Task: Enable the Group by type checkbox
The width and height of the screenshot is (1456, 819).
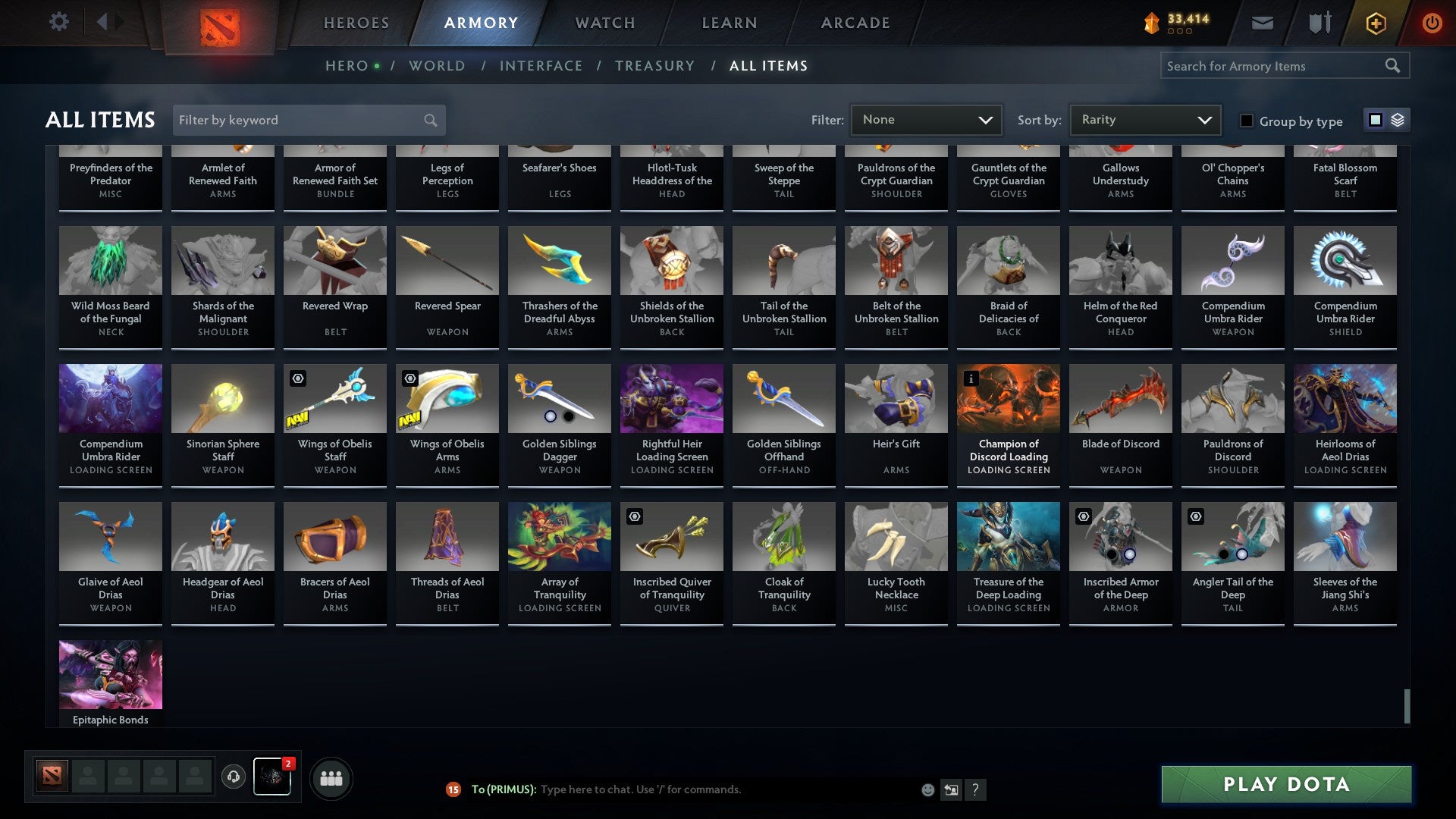Action: coord(1247,121)
